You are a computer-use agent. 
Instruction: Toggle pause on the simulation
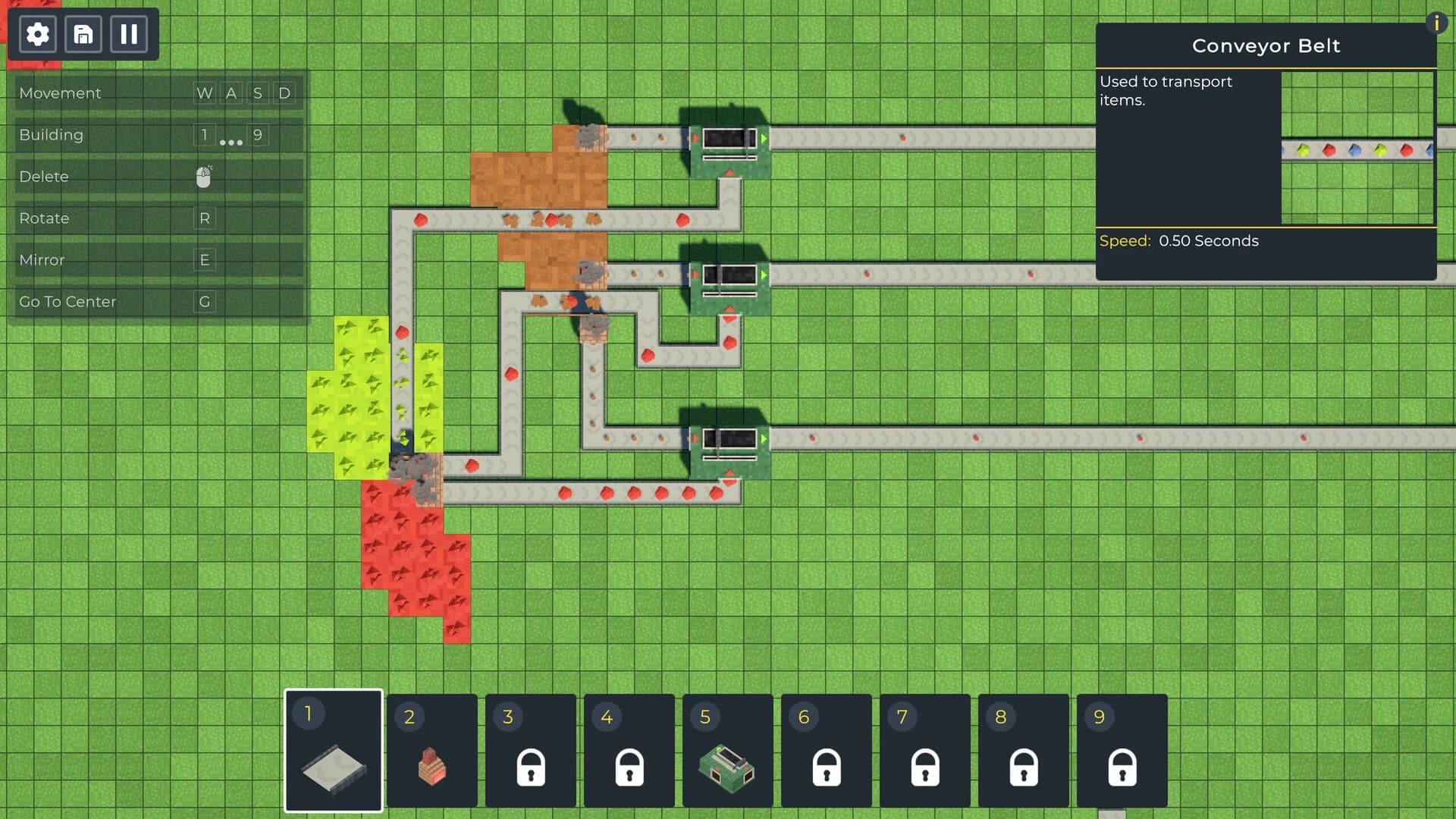(129, 33)
